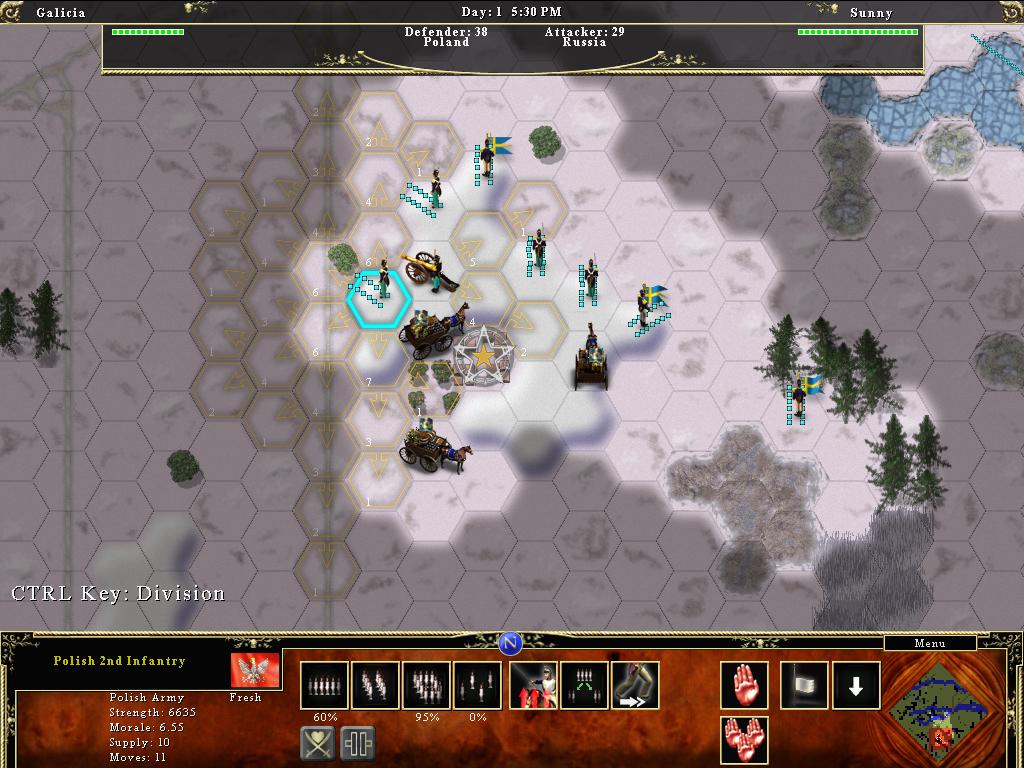1024x768 pixels.
Task: Click the split formation green arrows icon
Action: [585, 685]
